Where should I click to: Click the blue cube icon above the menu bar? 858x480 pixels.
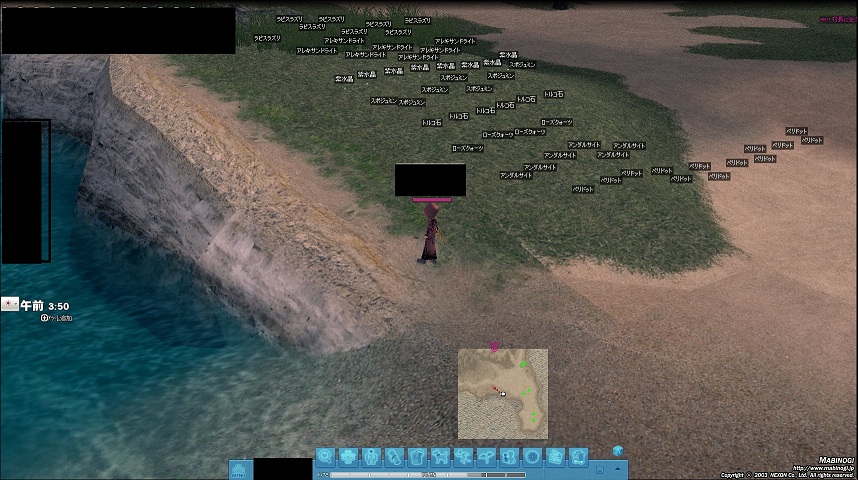click(617, 450)
